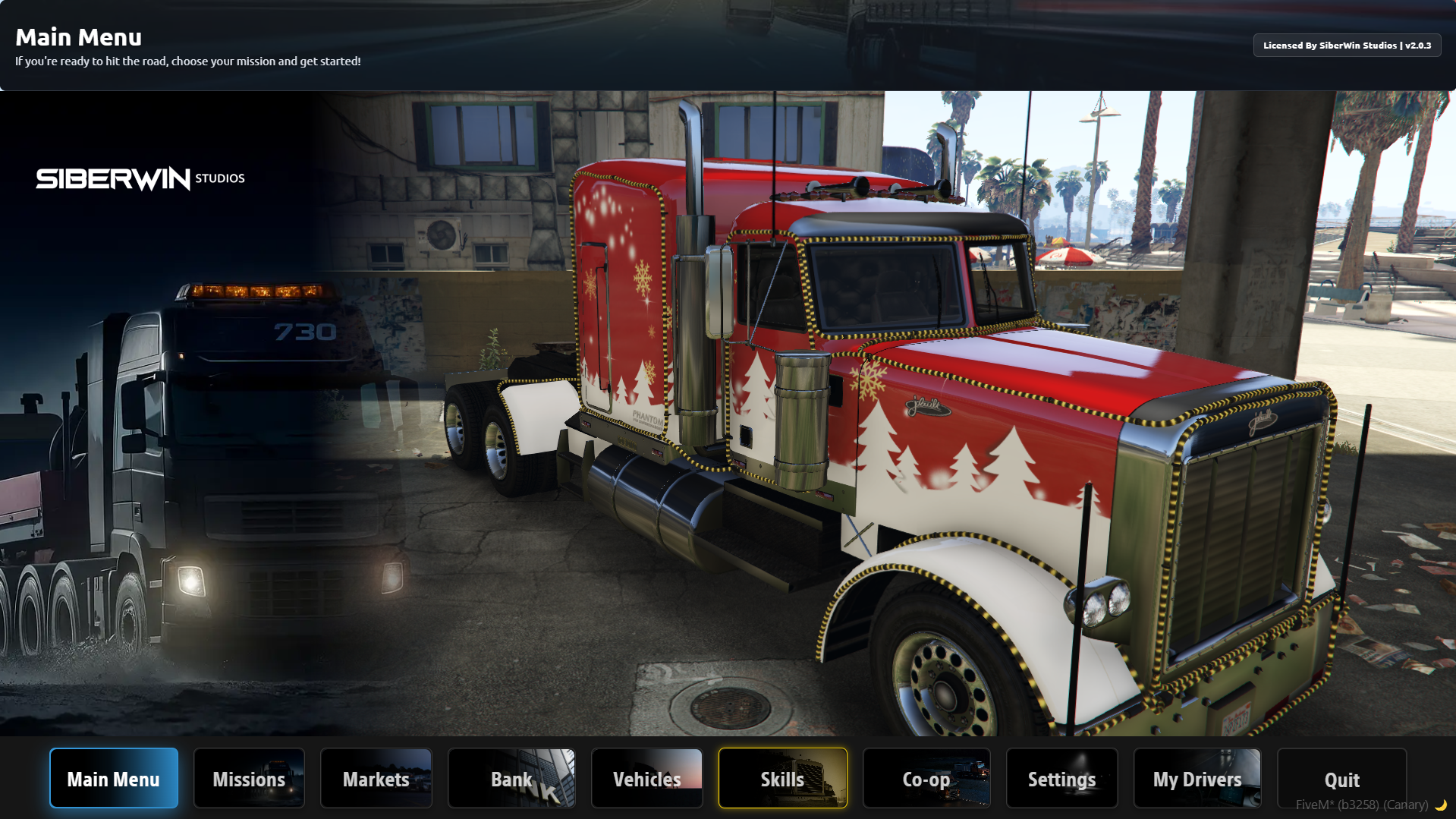Open the Missions menu
The height and width of the screenshot is (819, 1456).
(249, 779)
